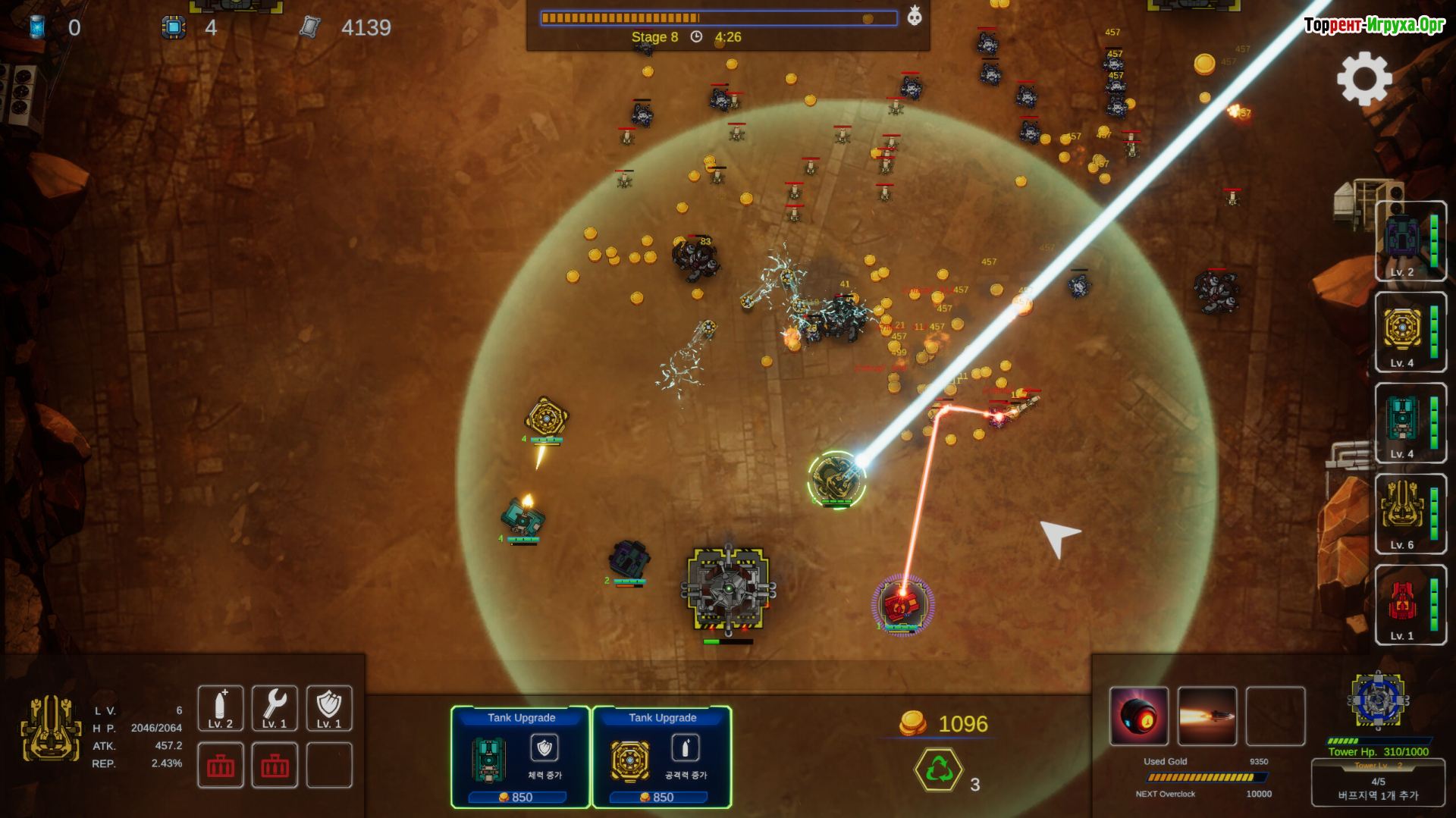Upgrade the bullet attack stat icon
1456x818 pixels.
click(221, 708)
